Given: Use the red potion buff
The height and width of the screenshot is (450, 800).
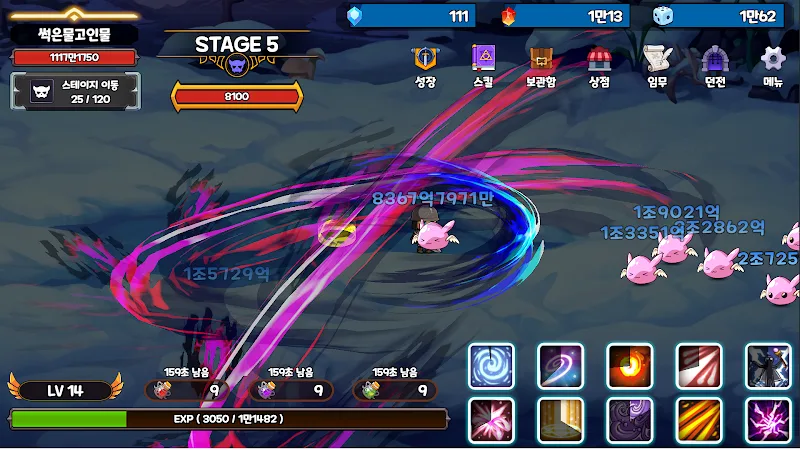Looking at the screenshot, I should click(186, 390).
